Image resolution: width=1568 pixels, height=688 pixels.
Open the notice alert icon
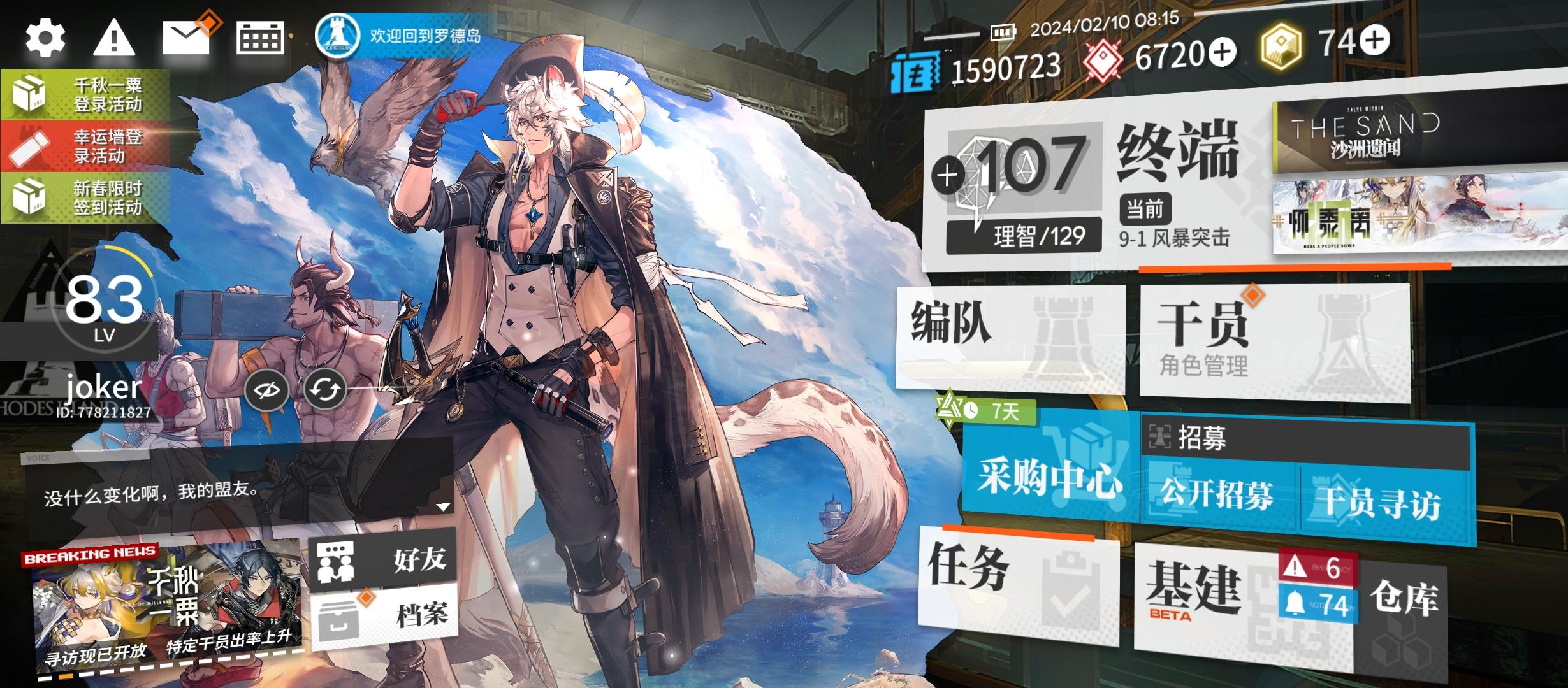(x=115, y=38)
